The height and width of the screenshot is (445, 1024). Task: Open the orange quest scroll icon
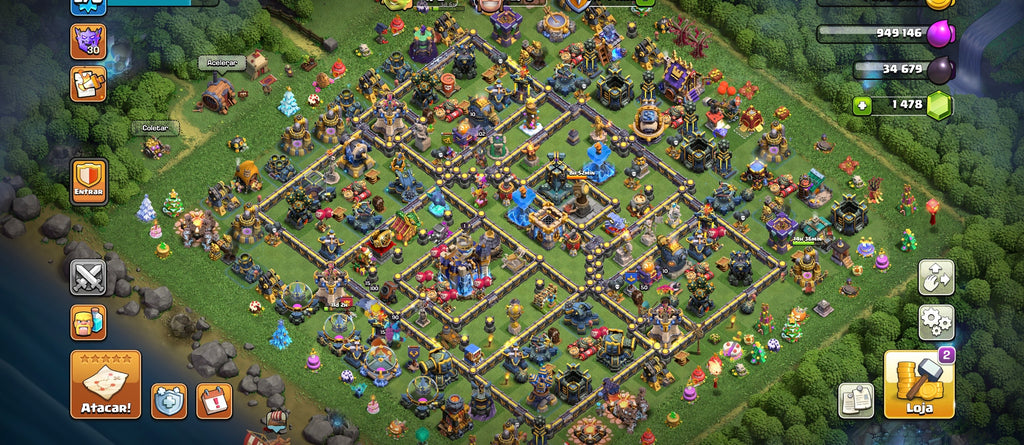pos(88,84)
